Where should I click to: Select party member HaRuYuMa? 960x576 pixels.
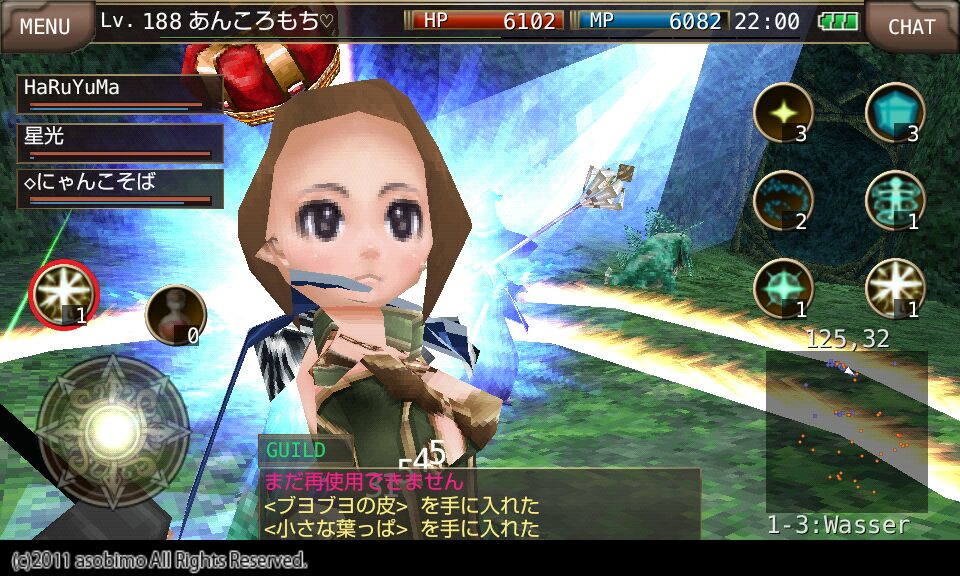click(x=120, y=92)
